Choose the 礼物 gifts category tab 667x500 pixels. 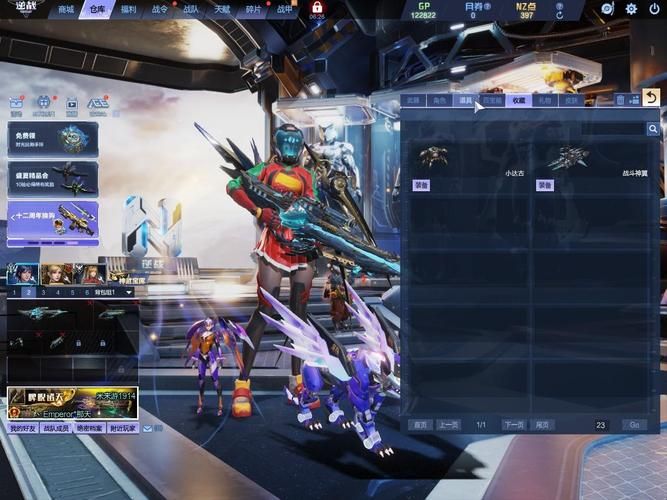click(544, 100)
